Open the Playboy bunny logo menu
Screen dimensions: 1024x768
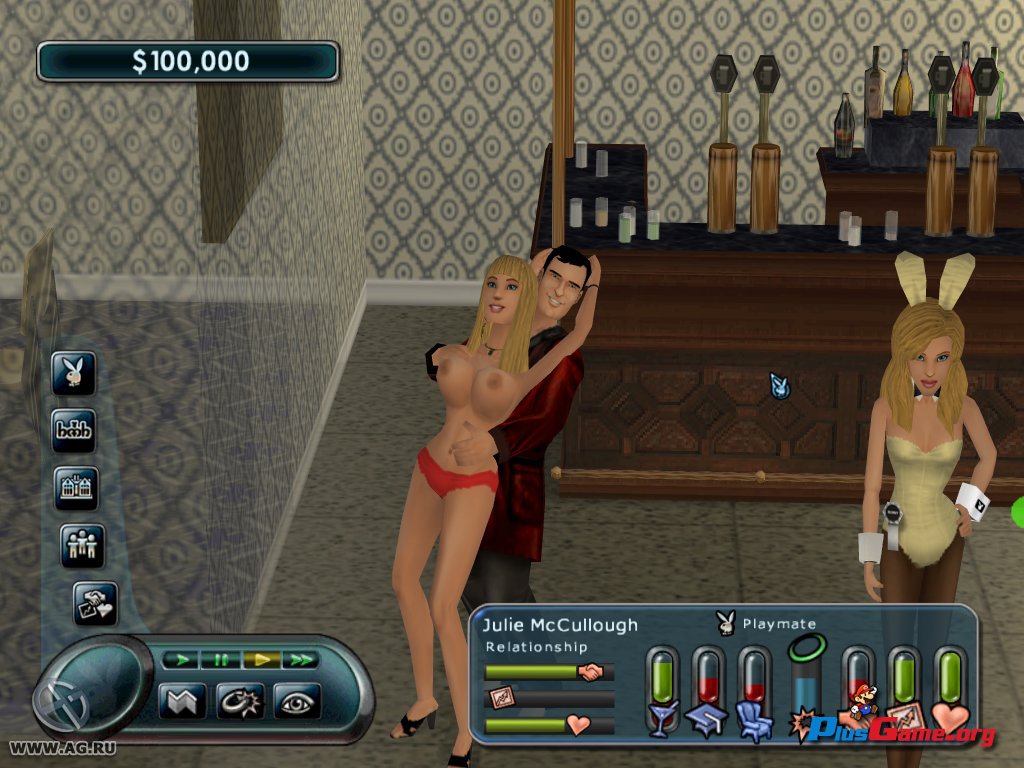[74, 373]
